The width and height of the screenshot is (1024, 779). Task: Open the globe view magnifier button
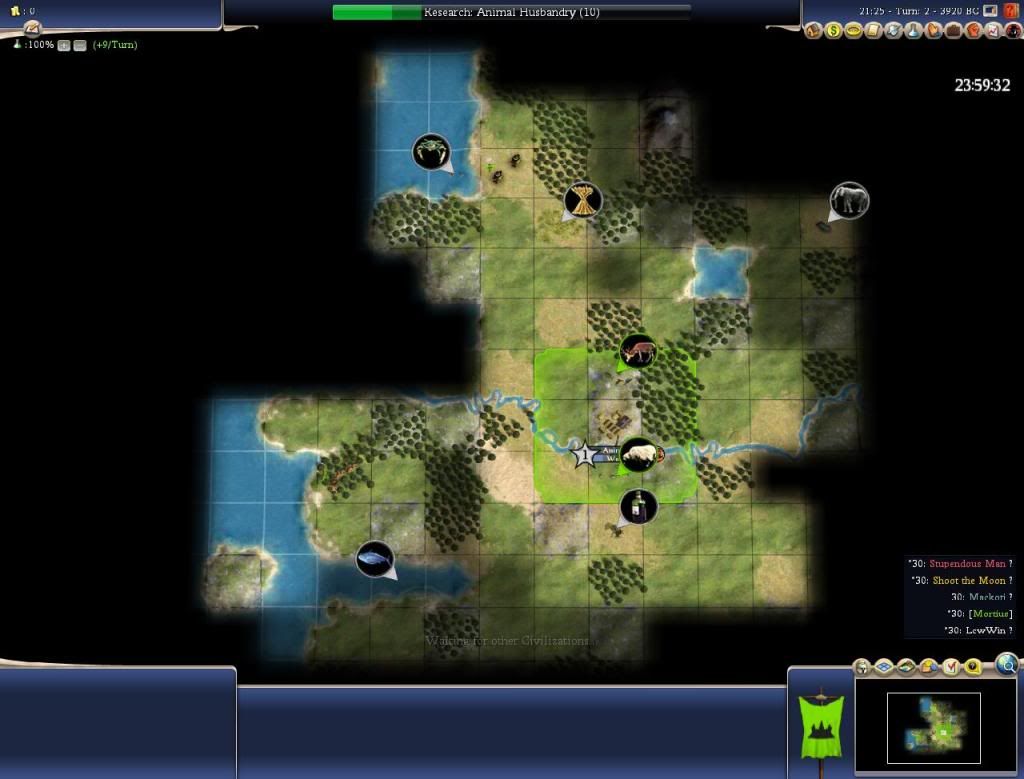point(1007,663)
